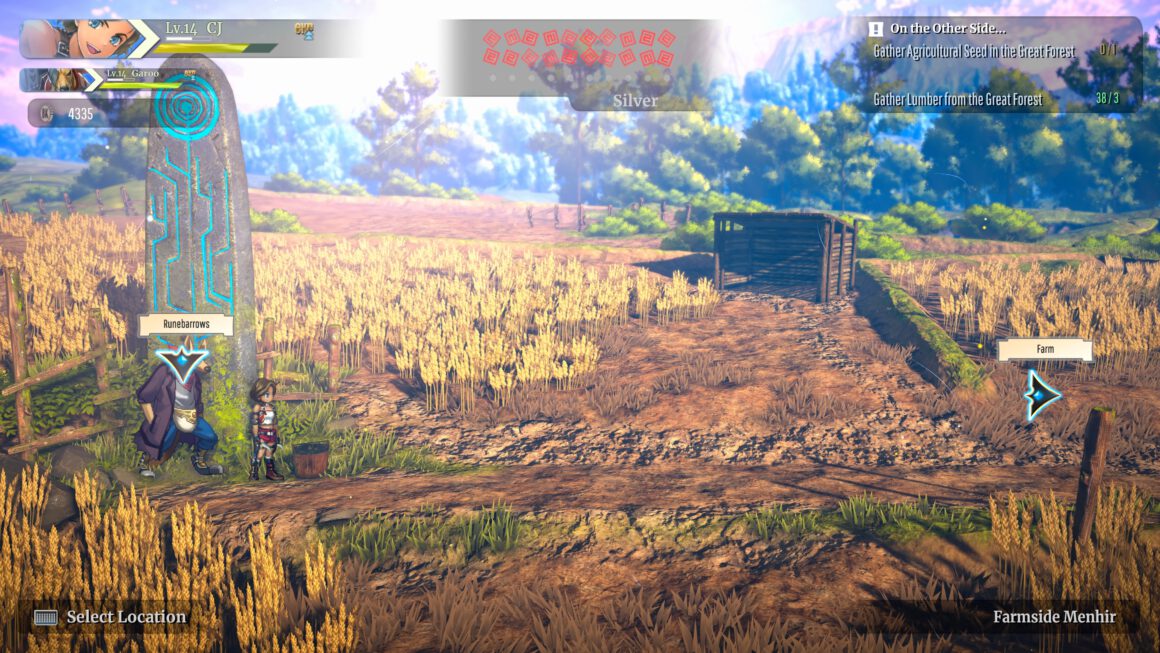
Task: Select the Gather Lumber objective
Action: (958, 99)
